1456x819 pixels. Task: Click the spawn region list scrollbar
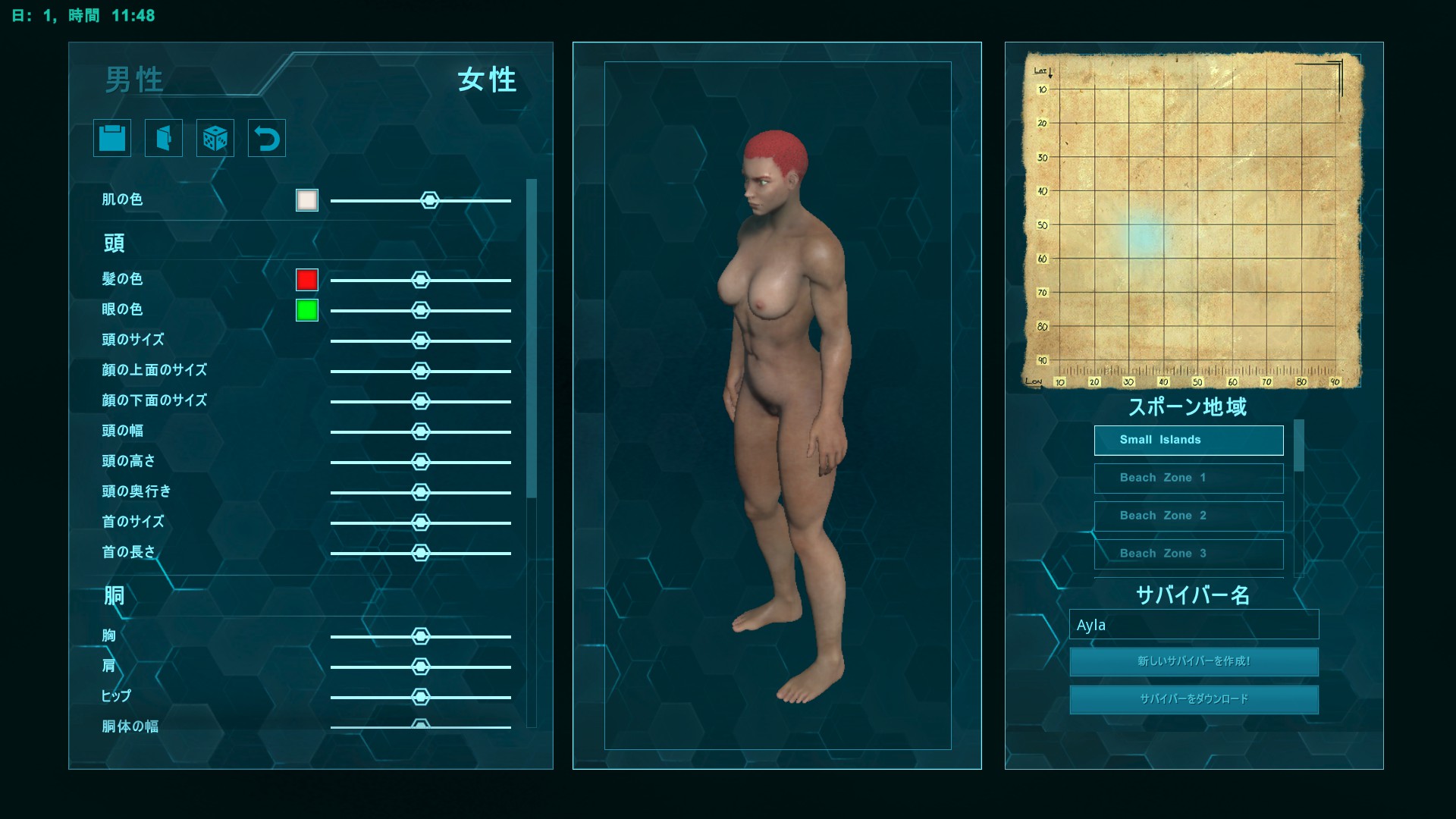point(1300,447)
